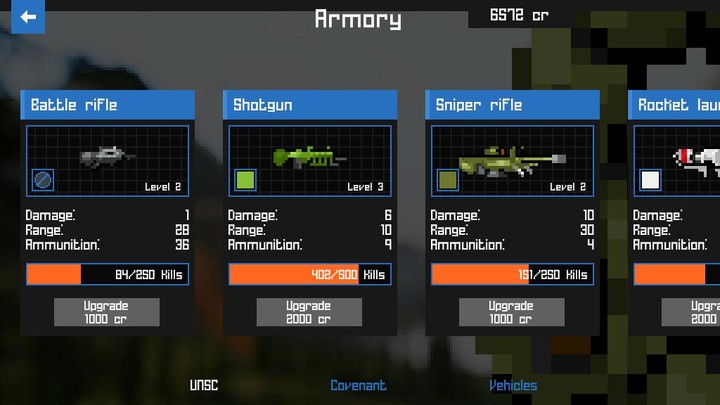Choose the Sniper rifle olive color swatch
Image resolution: width=720 pixels, height=405 pixels.
[448, 180]
